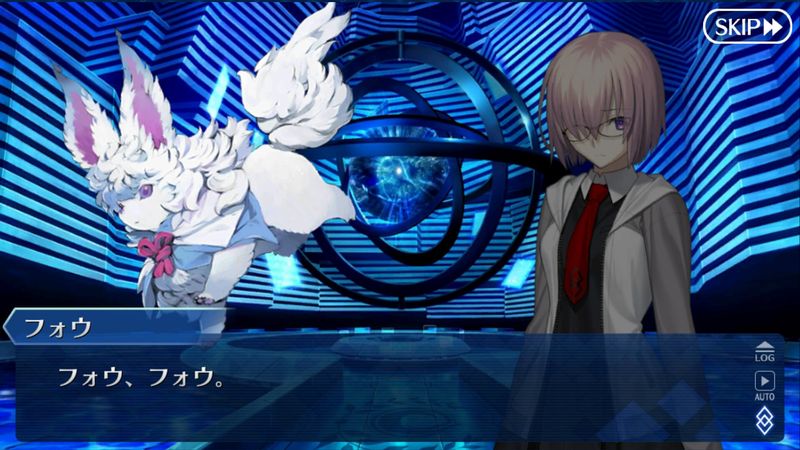The height and width of the screenshot is (450, 800).
Task: Toggle AUTO dialogue playback
Action: 764,385
